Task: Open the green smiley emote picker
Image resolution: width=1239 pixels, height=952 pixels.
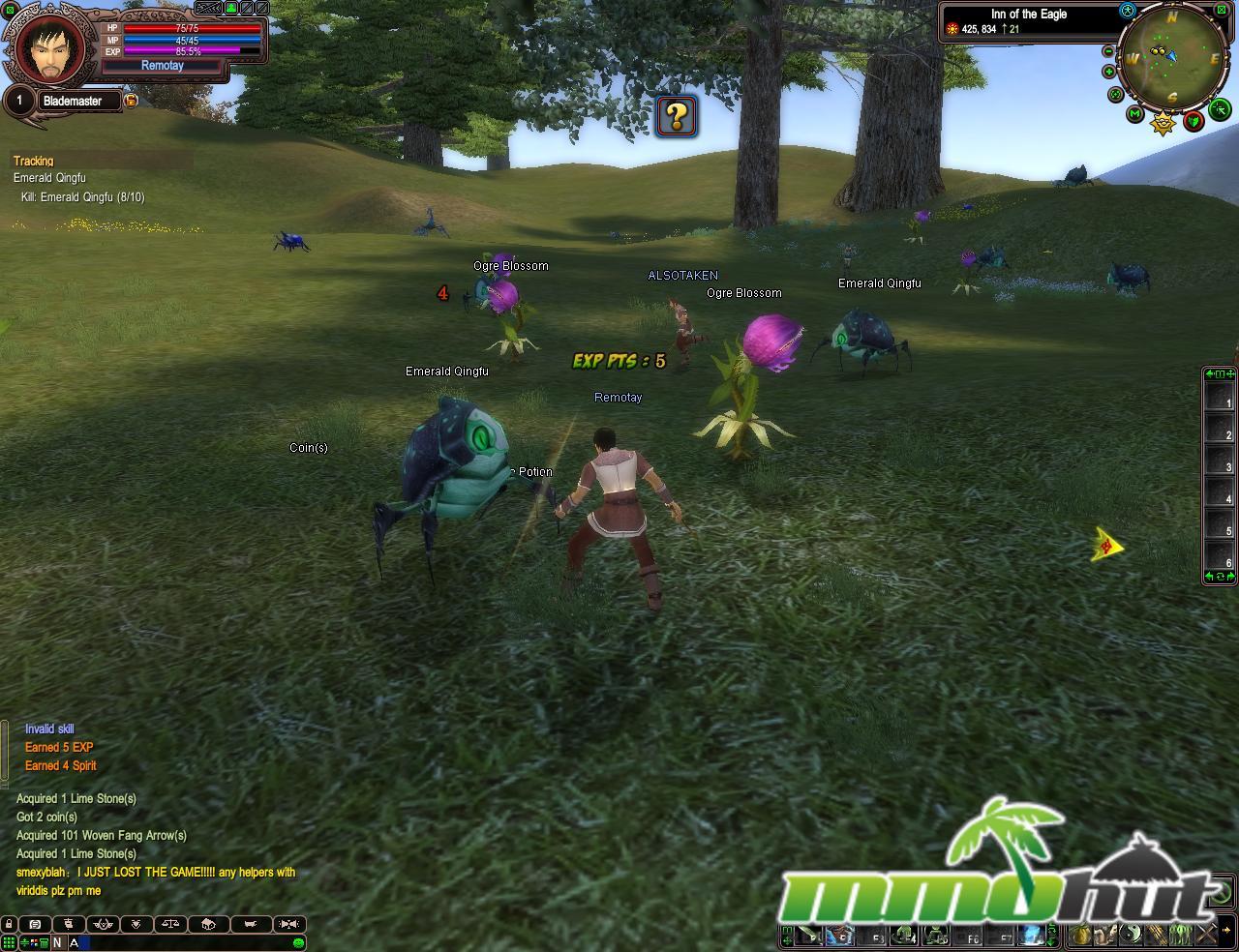Action: 298,942
